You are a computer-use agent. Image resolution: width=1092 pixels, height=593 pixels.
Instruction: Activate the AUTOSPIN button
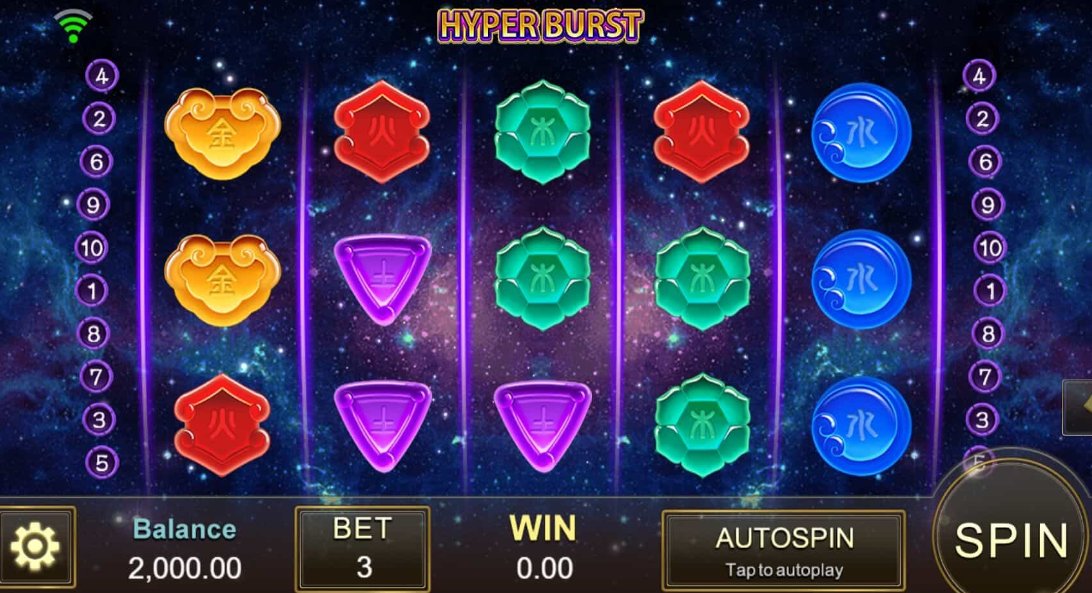tap(784, 549)
